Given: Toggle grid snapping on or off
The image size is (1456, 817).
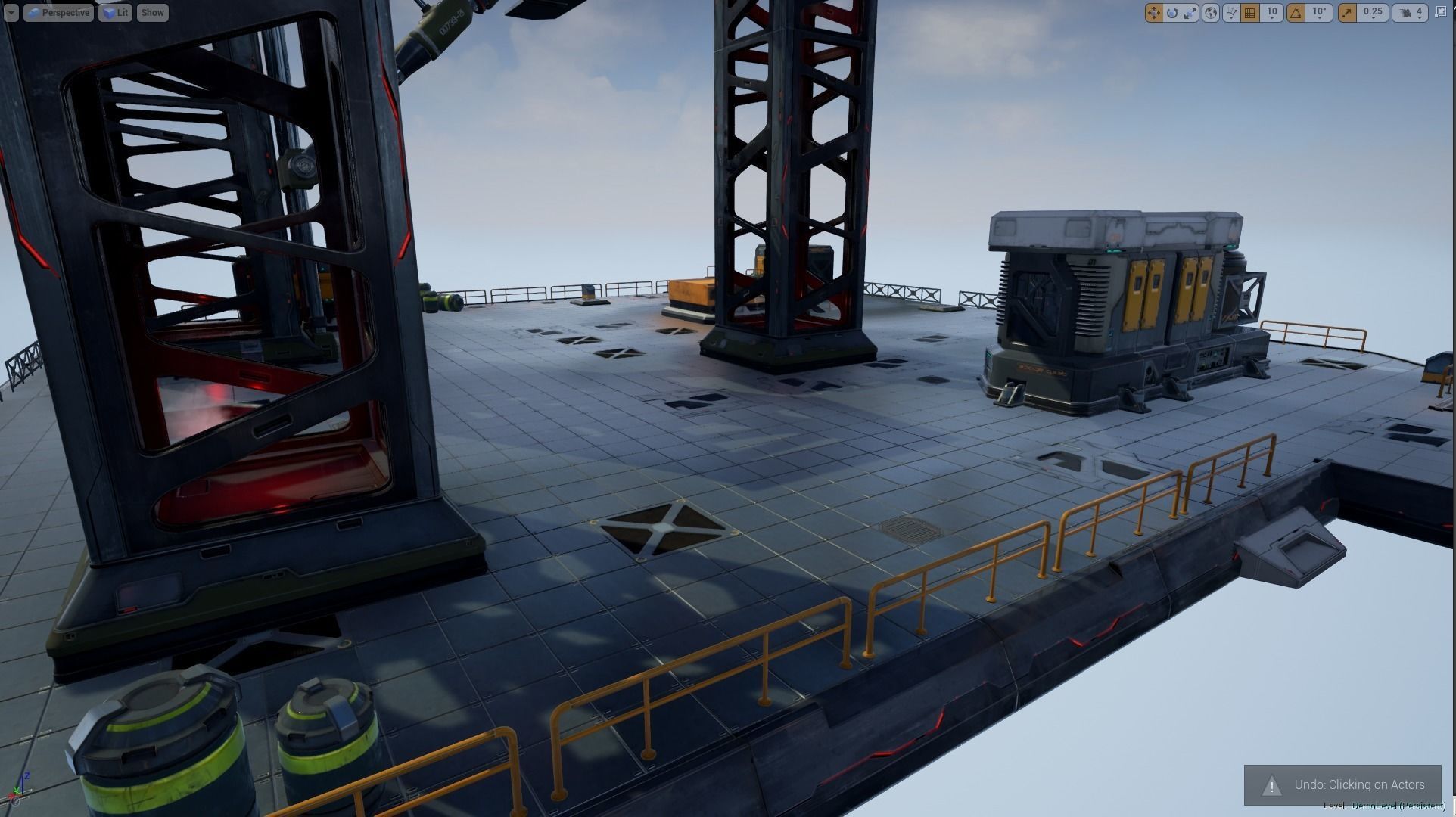Looking at the screenshot, I should 1250,12.
